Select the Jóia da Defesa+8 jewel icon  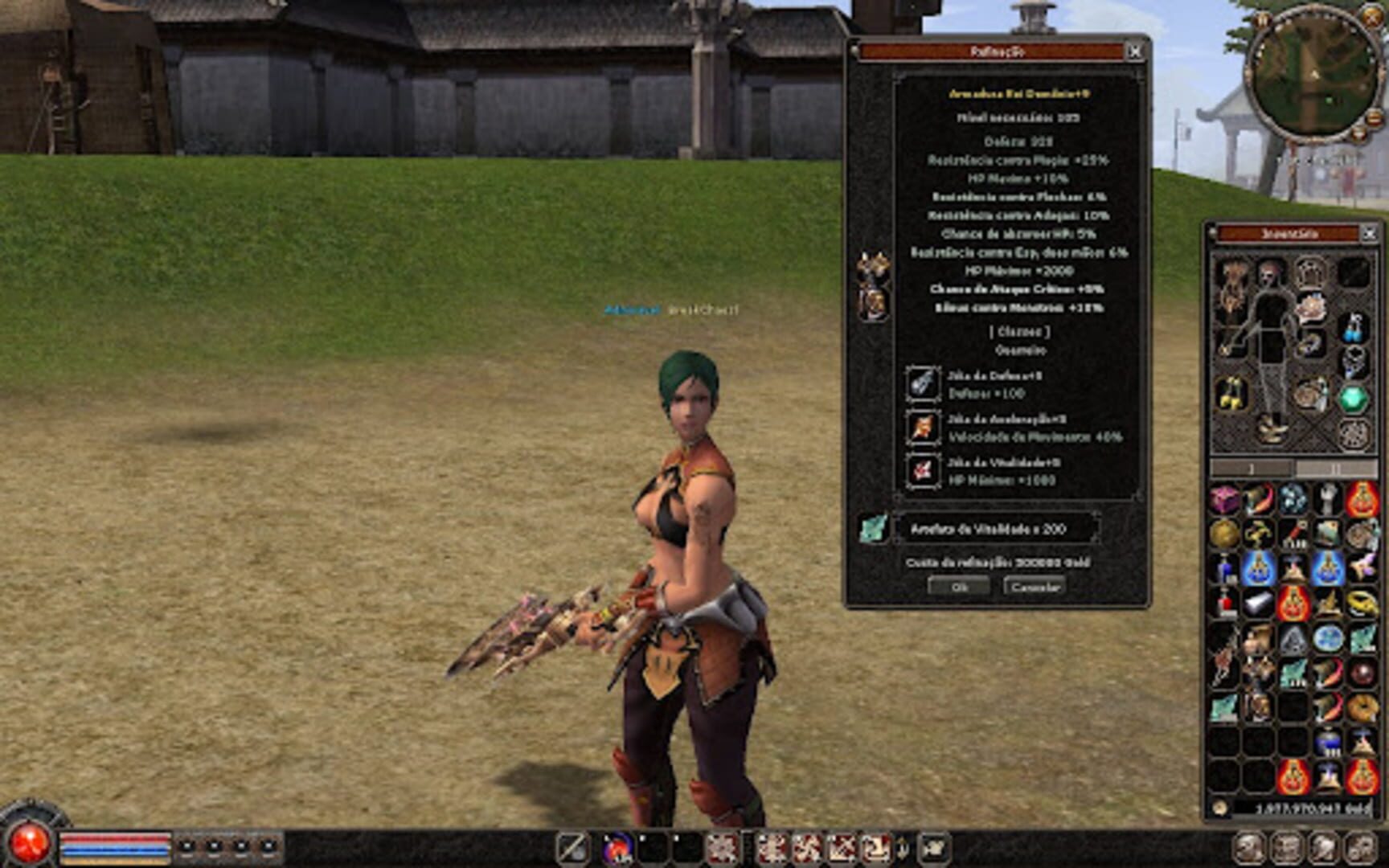924,384
